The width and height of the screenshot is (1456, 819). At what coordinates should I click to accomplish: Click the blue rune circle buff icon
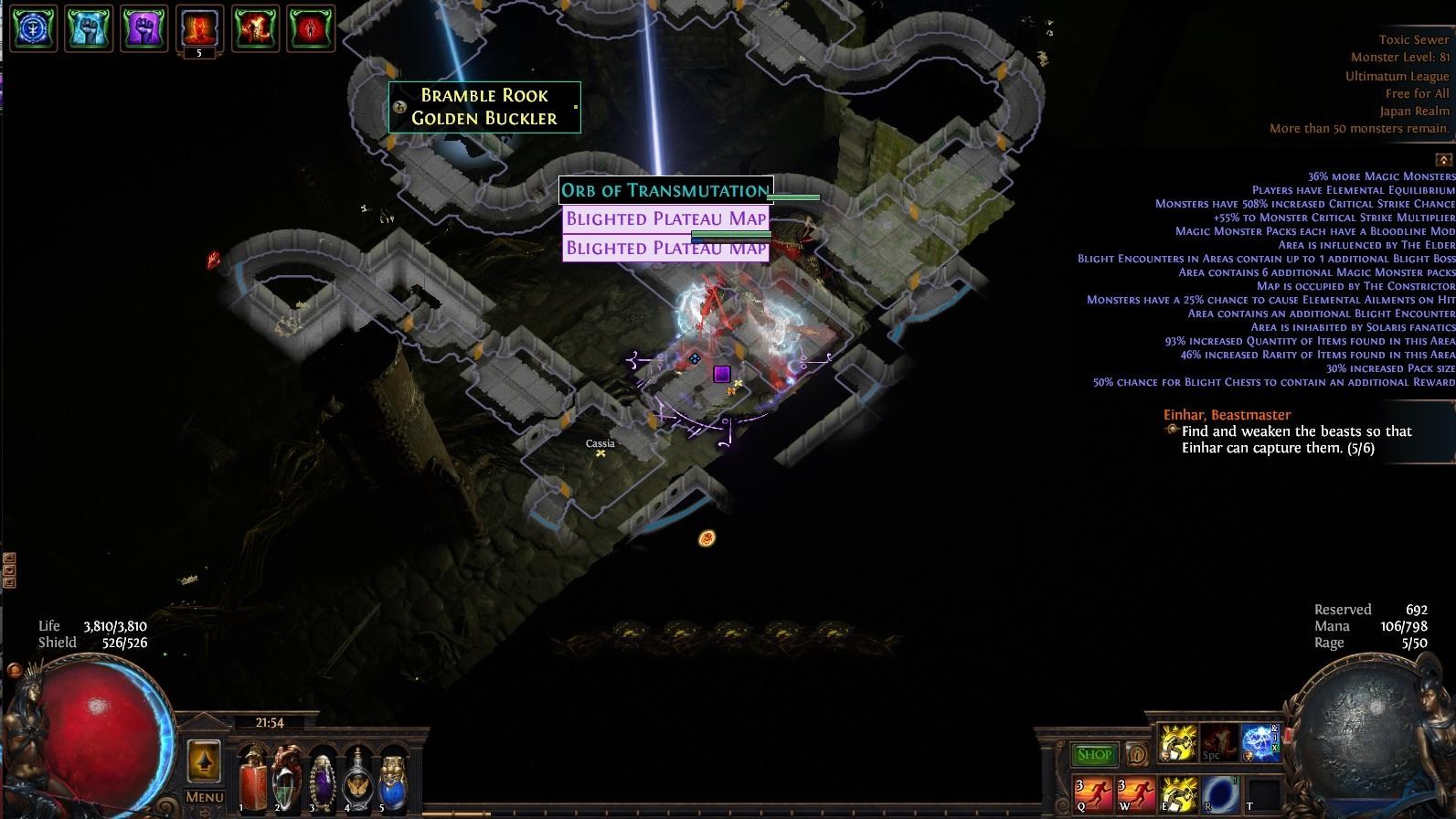click(x=34, y=28)
